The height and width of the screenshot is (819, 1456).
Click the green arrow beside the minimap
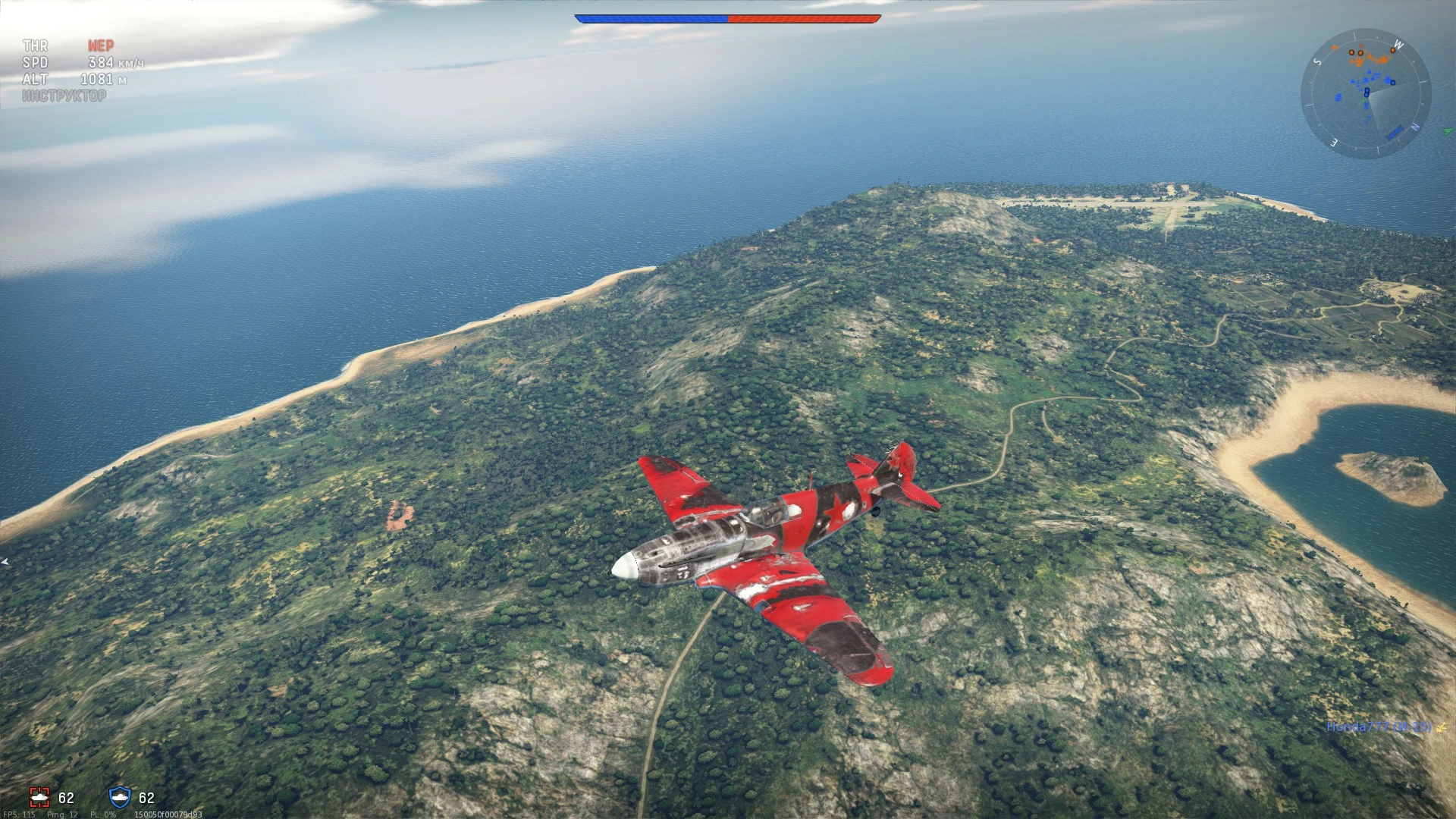pos(1448,132)
